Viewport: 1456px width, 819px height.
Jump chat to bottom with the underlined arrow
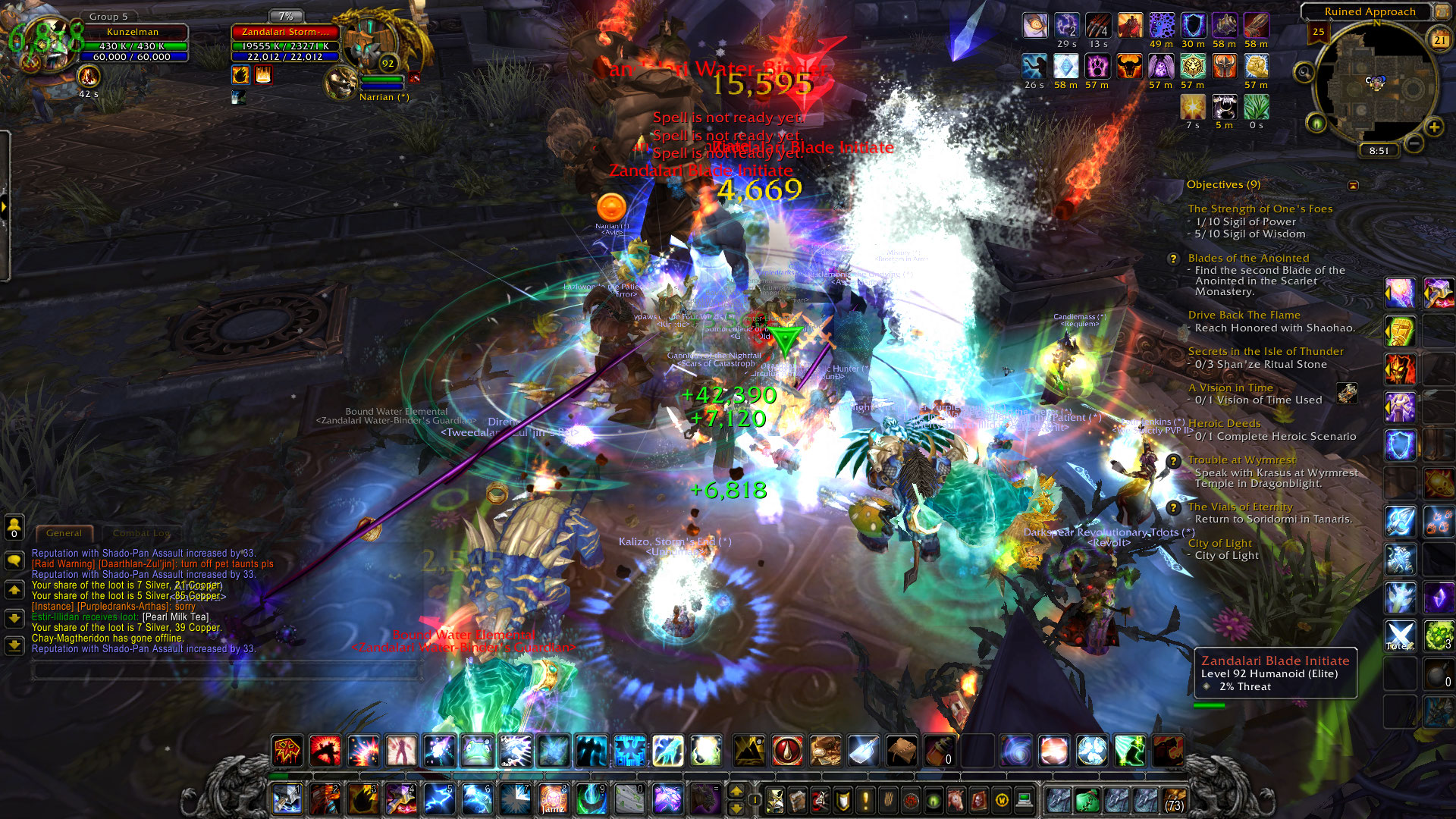tap(14, 645)
